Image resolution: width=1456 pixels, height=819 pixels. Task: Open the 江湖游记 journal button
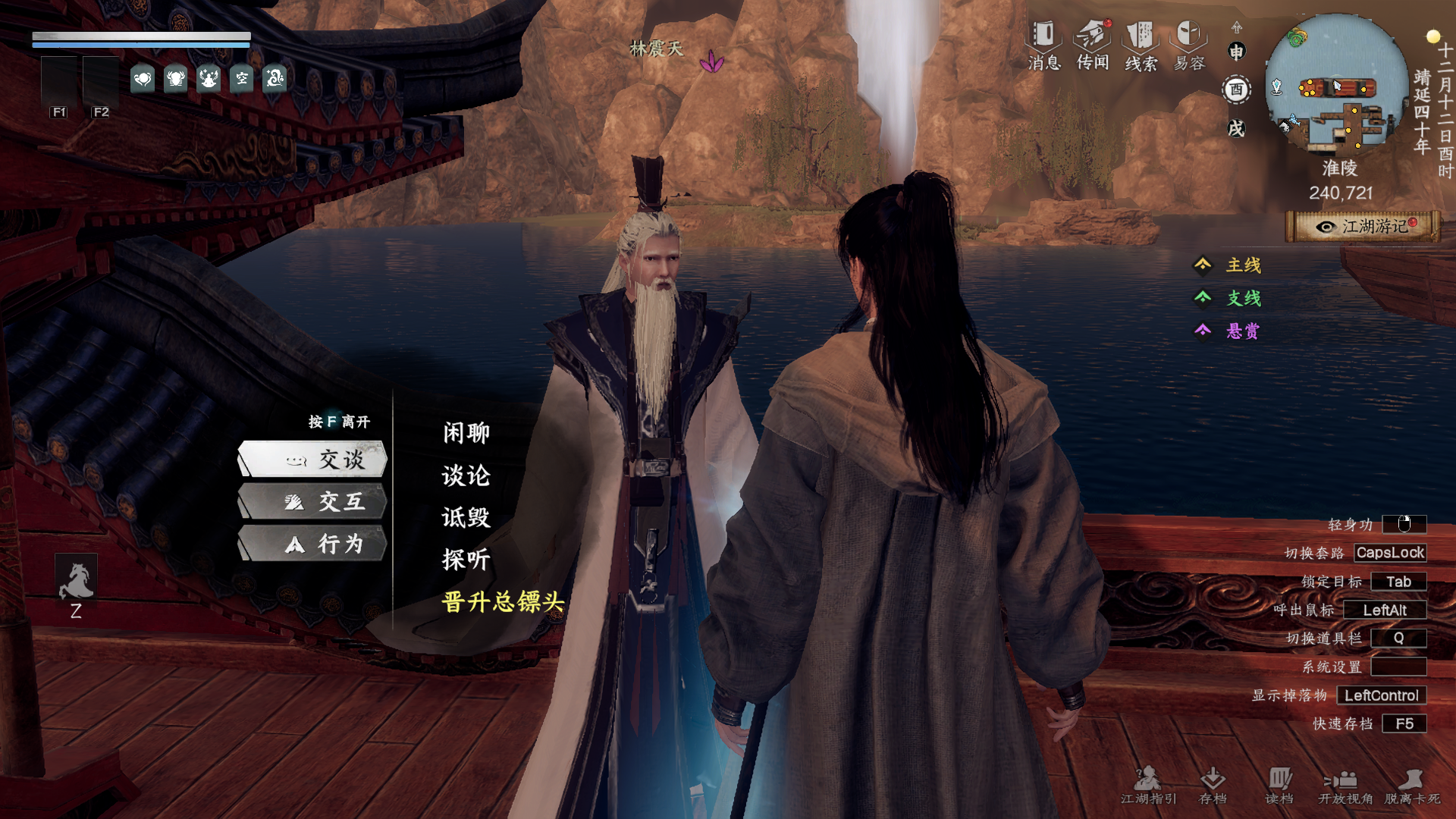pos(1363,227)
